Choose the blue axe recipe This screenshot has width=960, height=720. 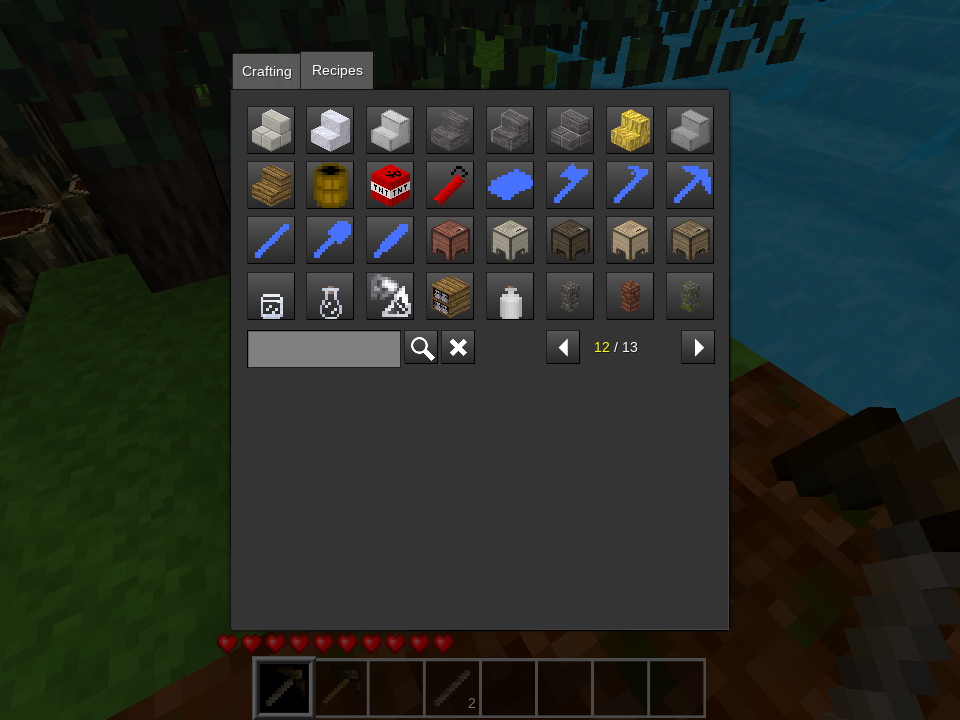pyautogui.click(x=570, y=185)
